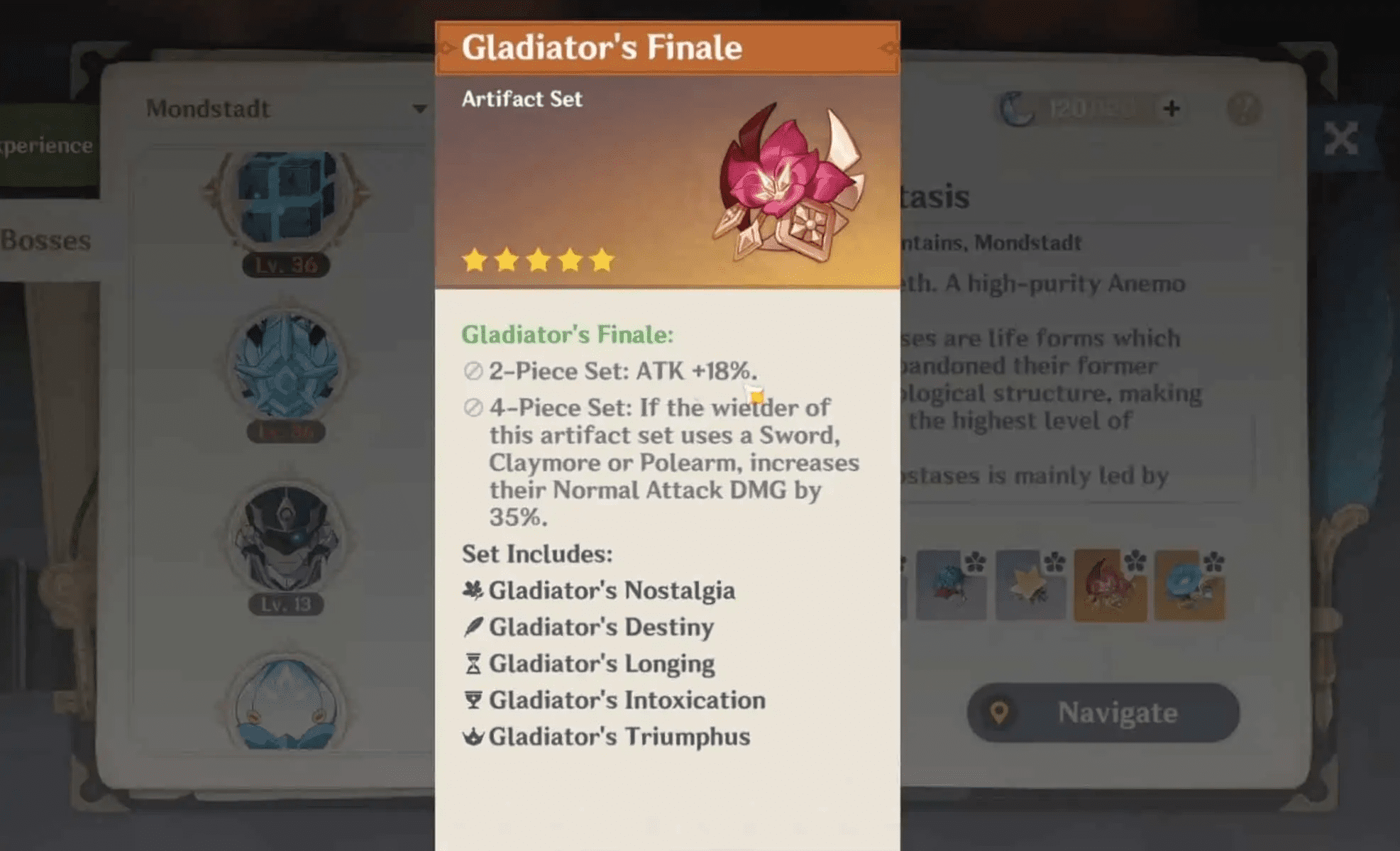Screen dimensions: 1400x851
Task: Open the Mondstadt region dropdown
Action: point(207,108)
